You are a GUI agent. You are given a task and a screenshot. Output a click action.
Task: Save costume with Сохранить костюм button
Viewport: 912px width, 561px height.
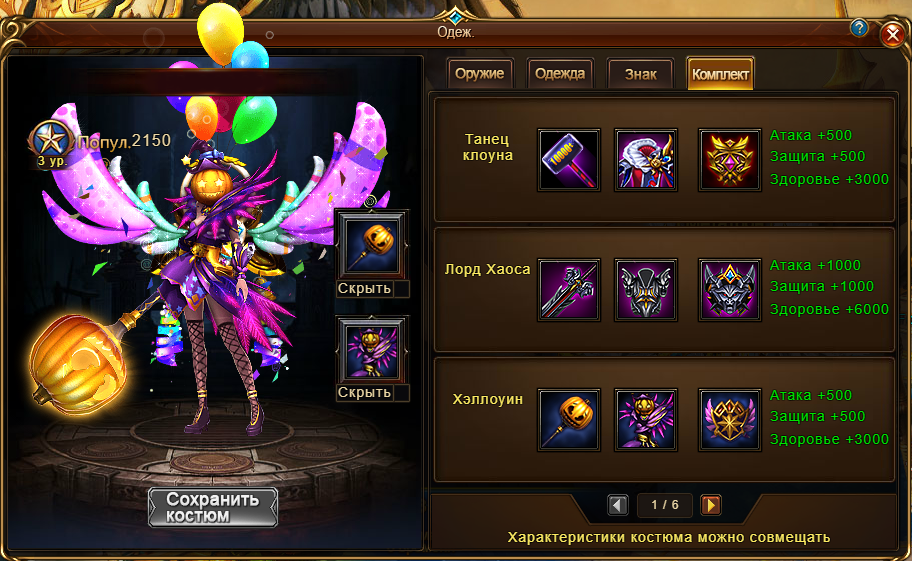pos(212,507)
